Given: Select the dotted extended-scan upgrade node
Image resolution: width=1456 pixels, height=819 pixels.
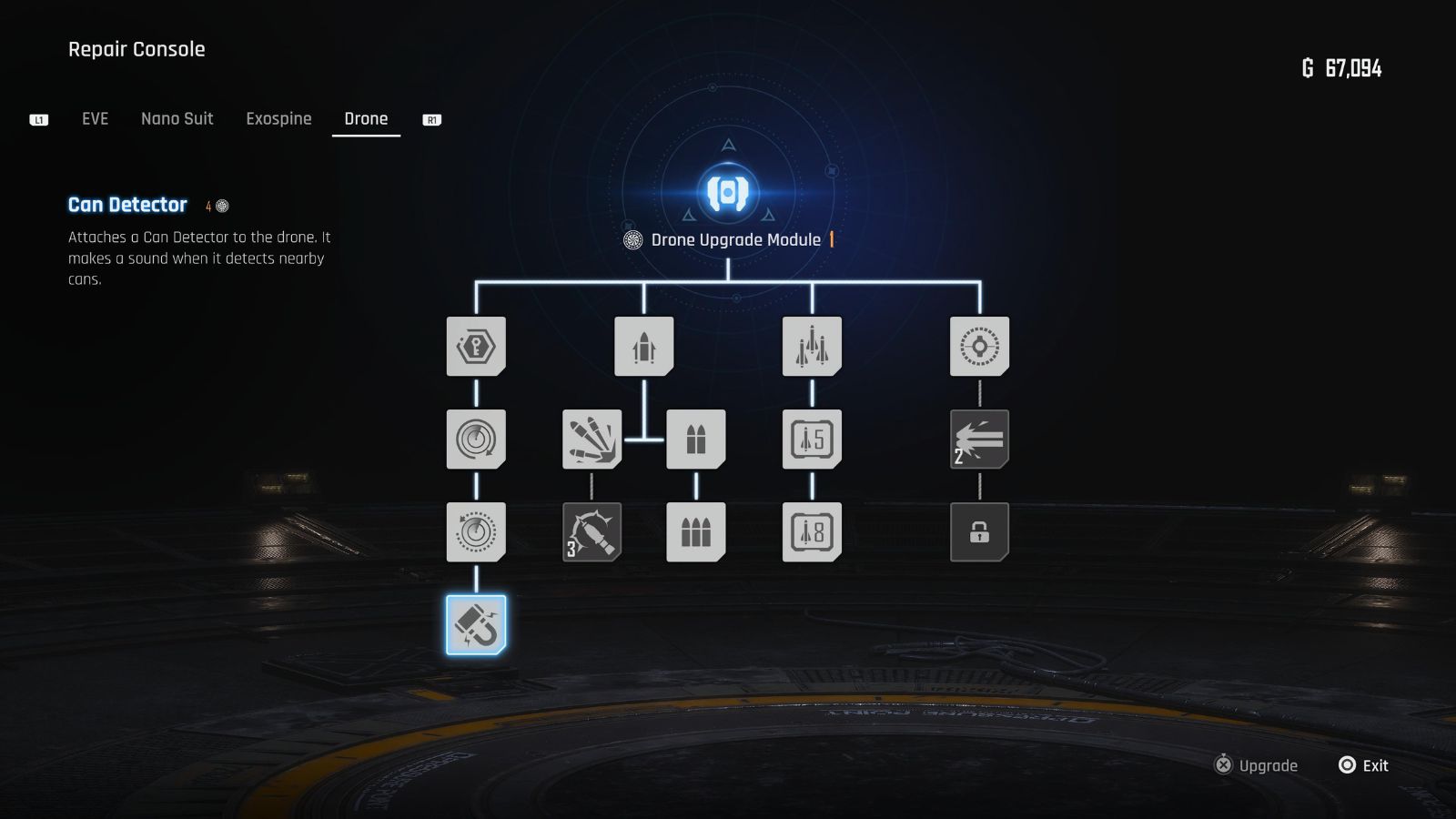Looking at the screenshot, I should coord(477,532).
